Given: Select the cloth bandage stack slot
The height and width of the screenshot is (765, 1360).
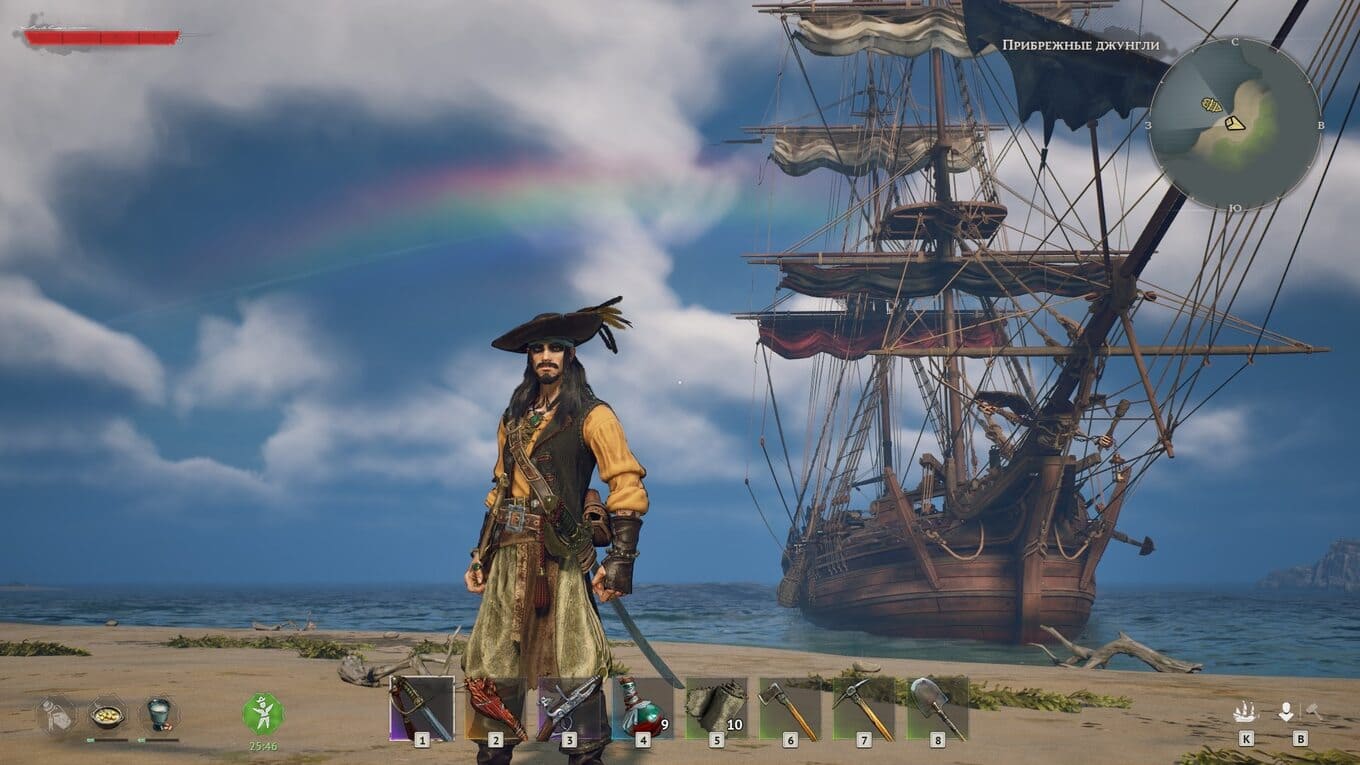Looking at the screenshot, I should coord(716,708).
